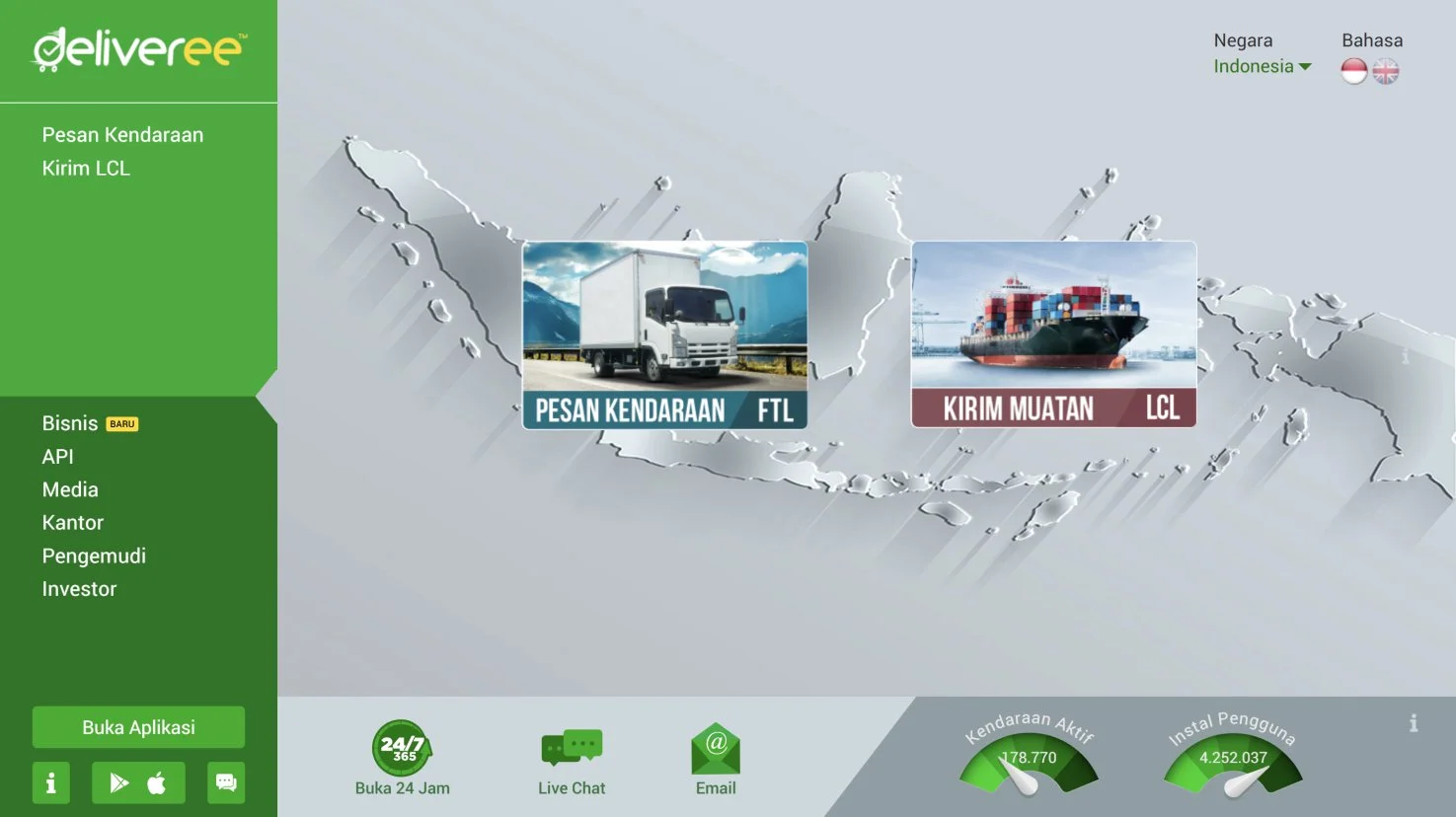The width and height of the screenshot is (1456, 817).
Task: Switch language to Indonesian flag
Action: pos(1354,71)
